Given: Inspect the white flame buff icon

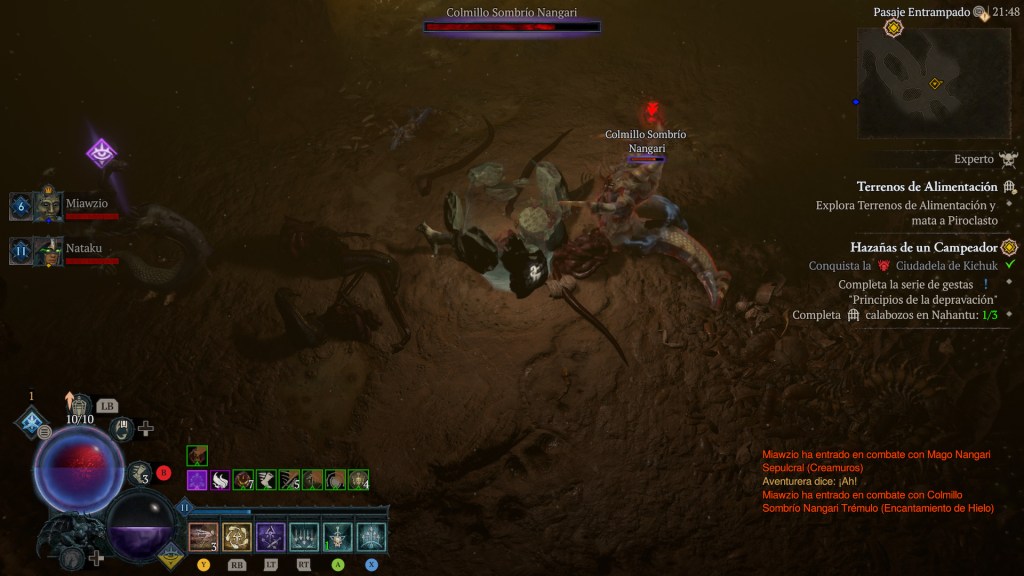Looking at the screenshot, I should pyautogui.click(x=220, y=480).
